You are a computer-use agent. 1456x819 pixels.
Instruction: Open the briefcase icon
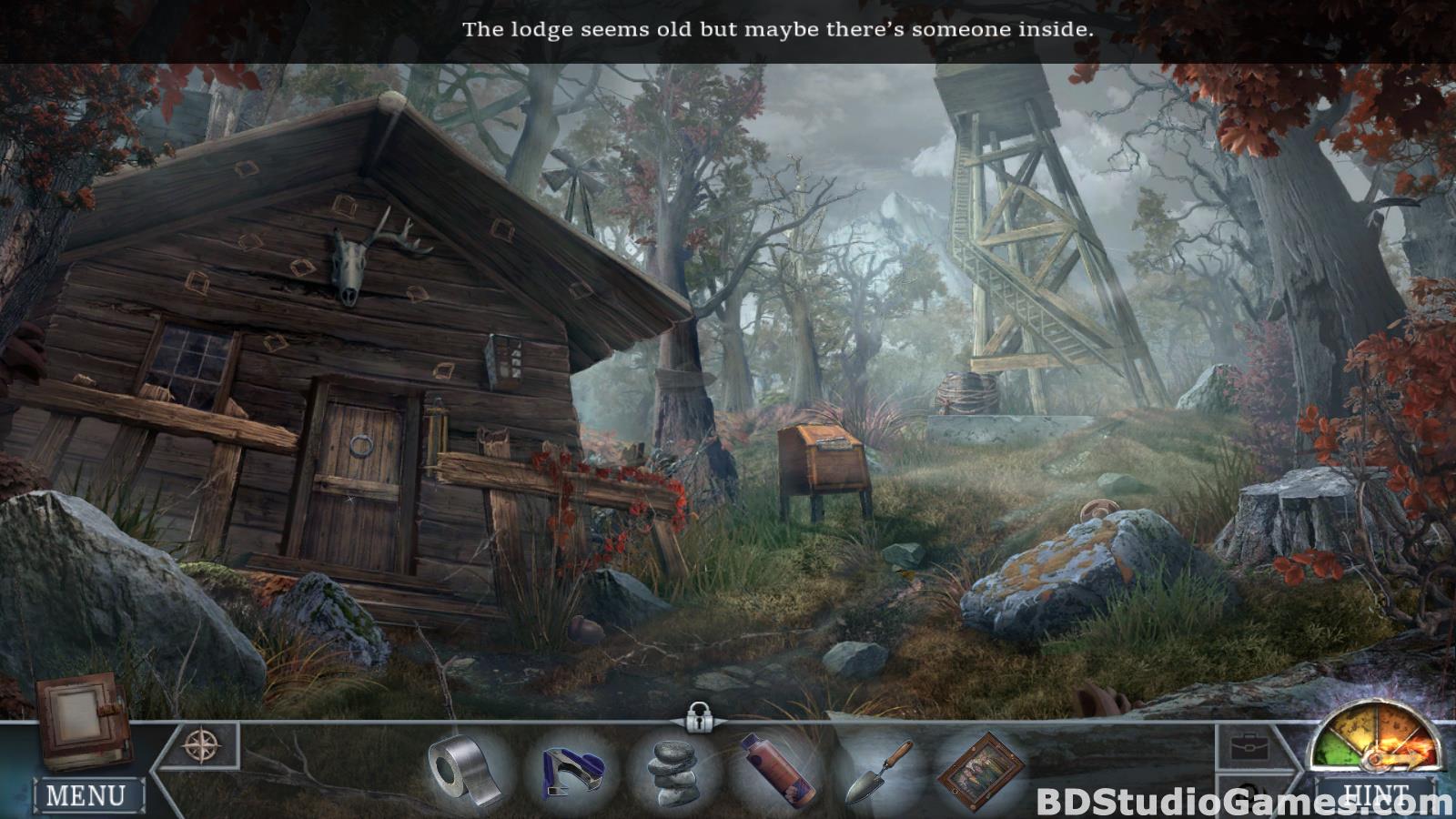point(1249,749)
